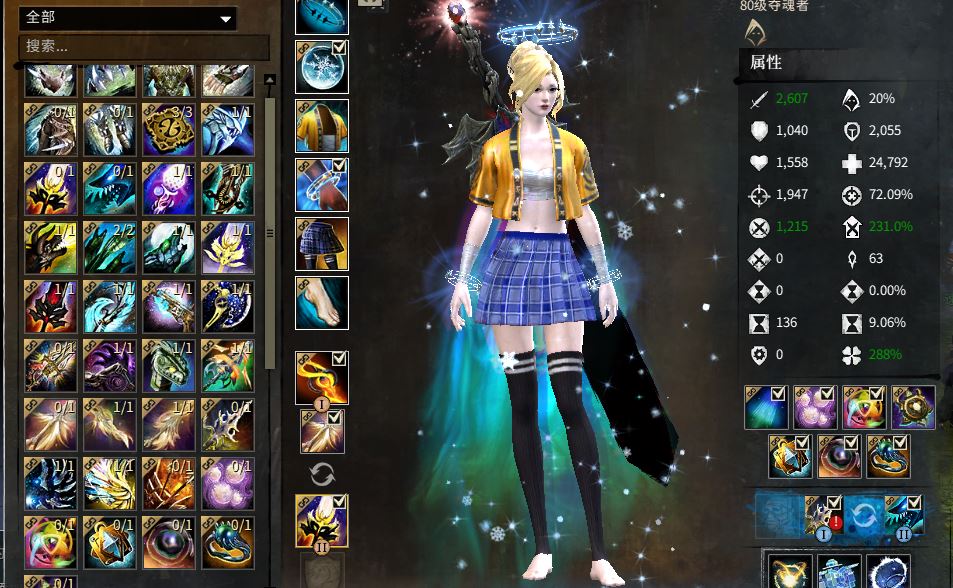Select the bare foot boots slot
This screenshot has width=953, height=588.
pos(322,302)
